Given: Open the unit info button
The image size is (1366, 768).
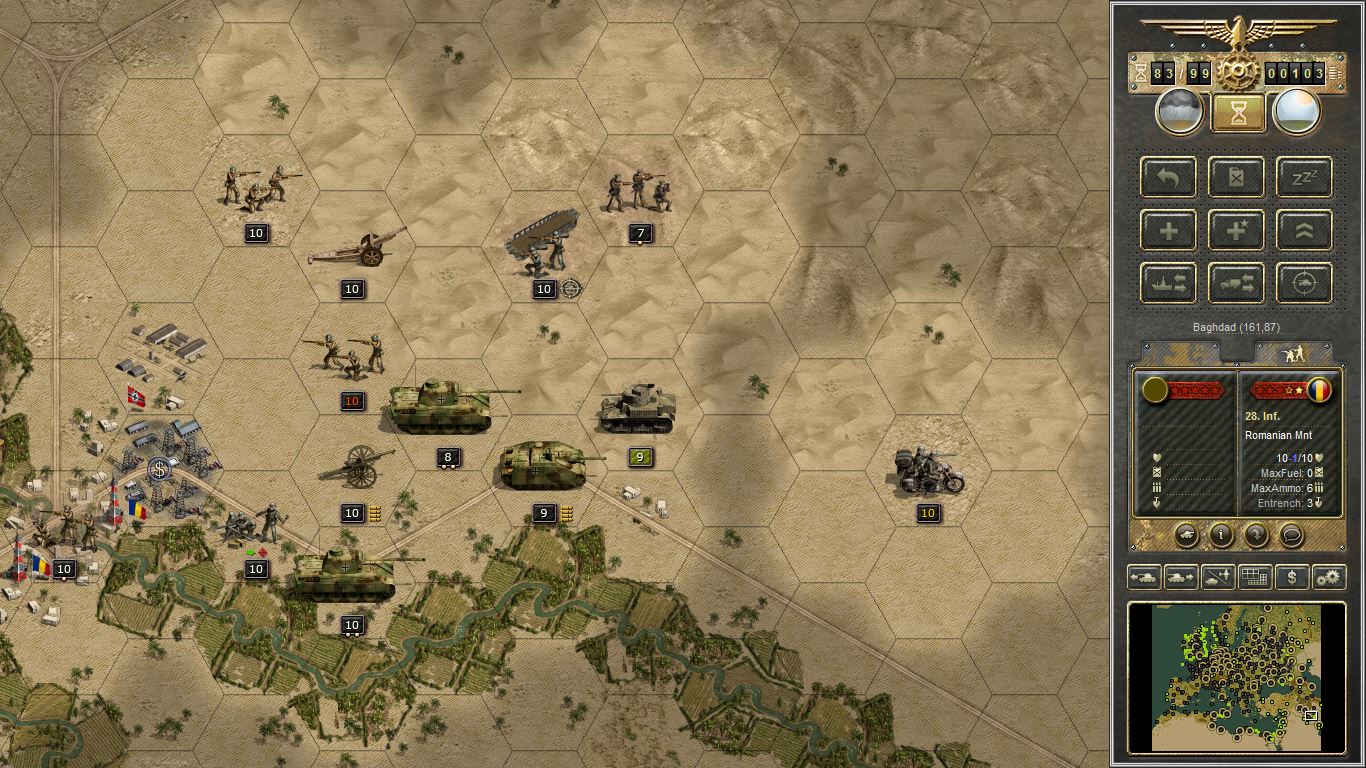Looking at the screenshot, I should 1221,535.
